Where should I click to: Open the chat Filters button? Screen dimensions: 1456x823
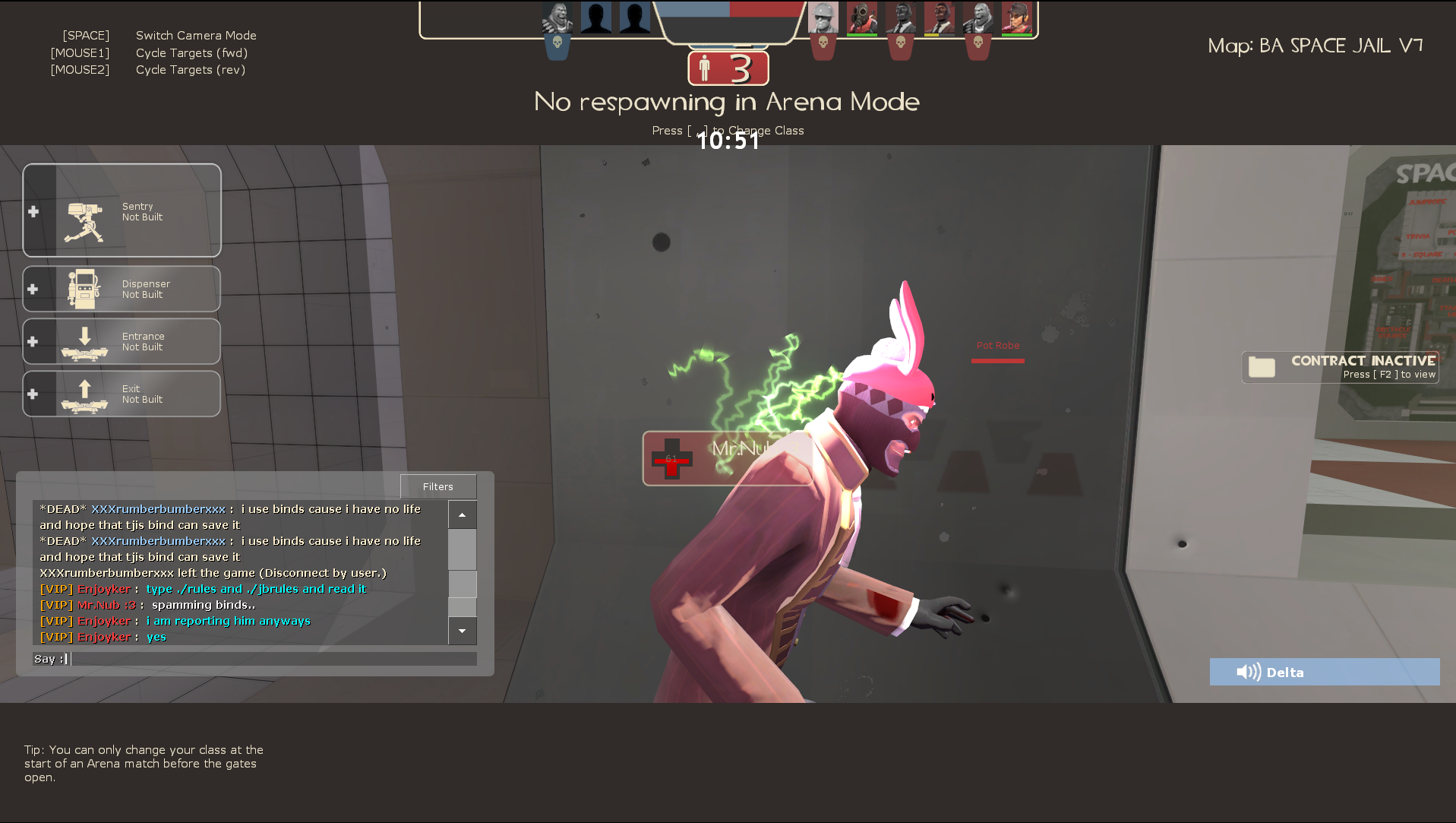(x=438, y=486)
